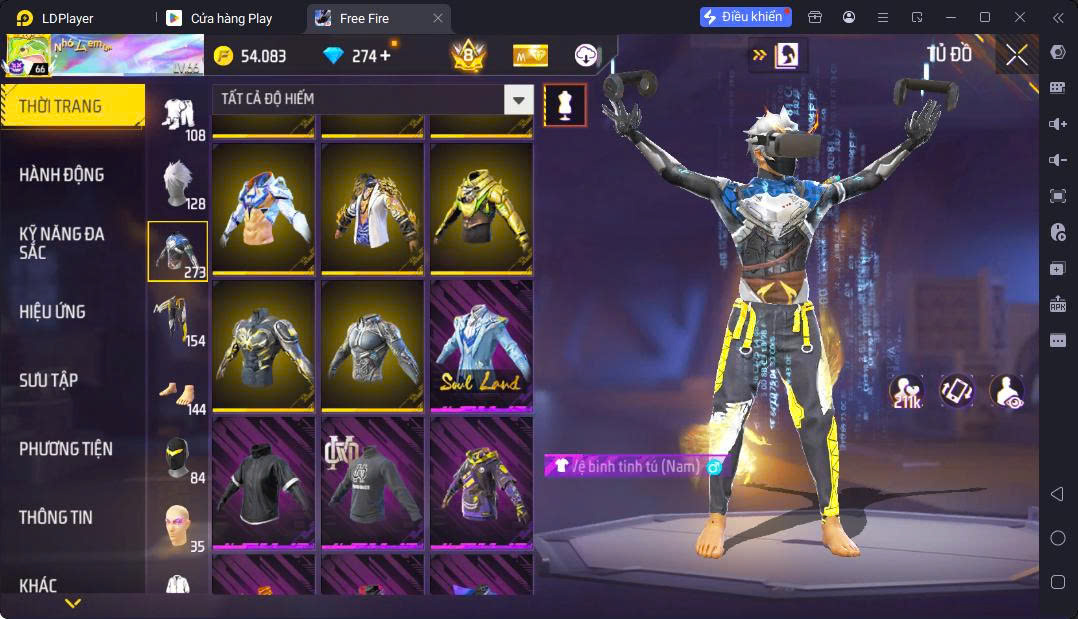Open the mask subcategory showing 84
This screenshot has height=619, width=1078.
[x=178, y=459]
